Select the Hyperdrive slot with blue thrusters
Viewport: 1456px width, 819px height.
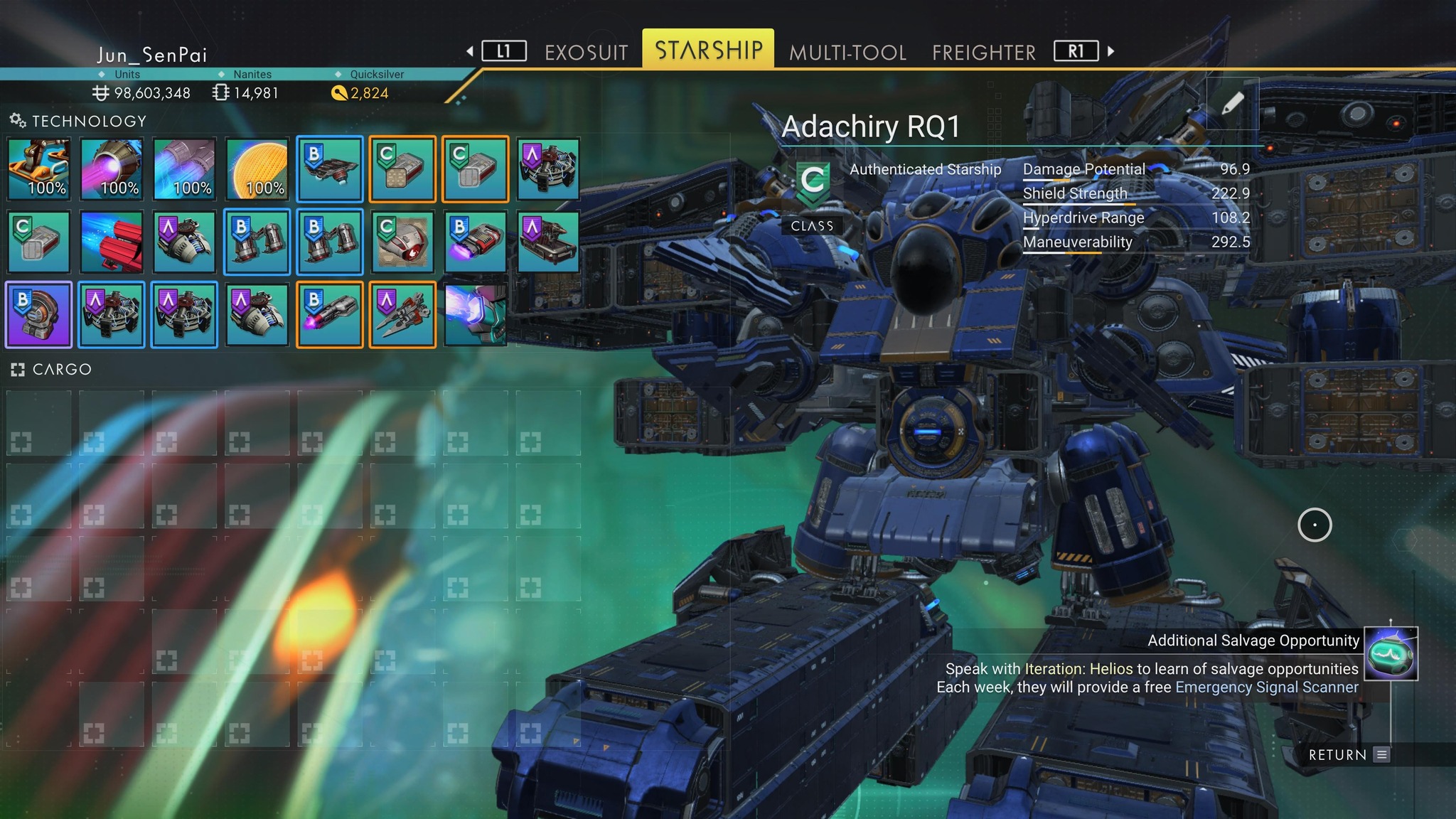tap(185, 169)
